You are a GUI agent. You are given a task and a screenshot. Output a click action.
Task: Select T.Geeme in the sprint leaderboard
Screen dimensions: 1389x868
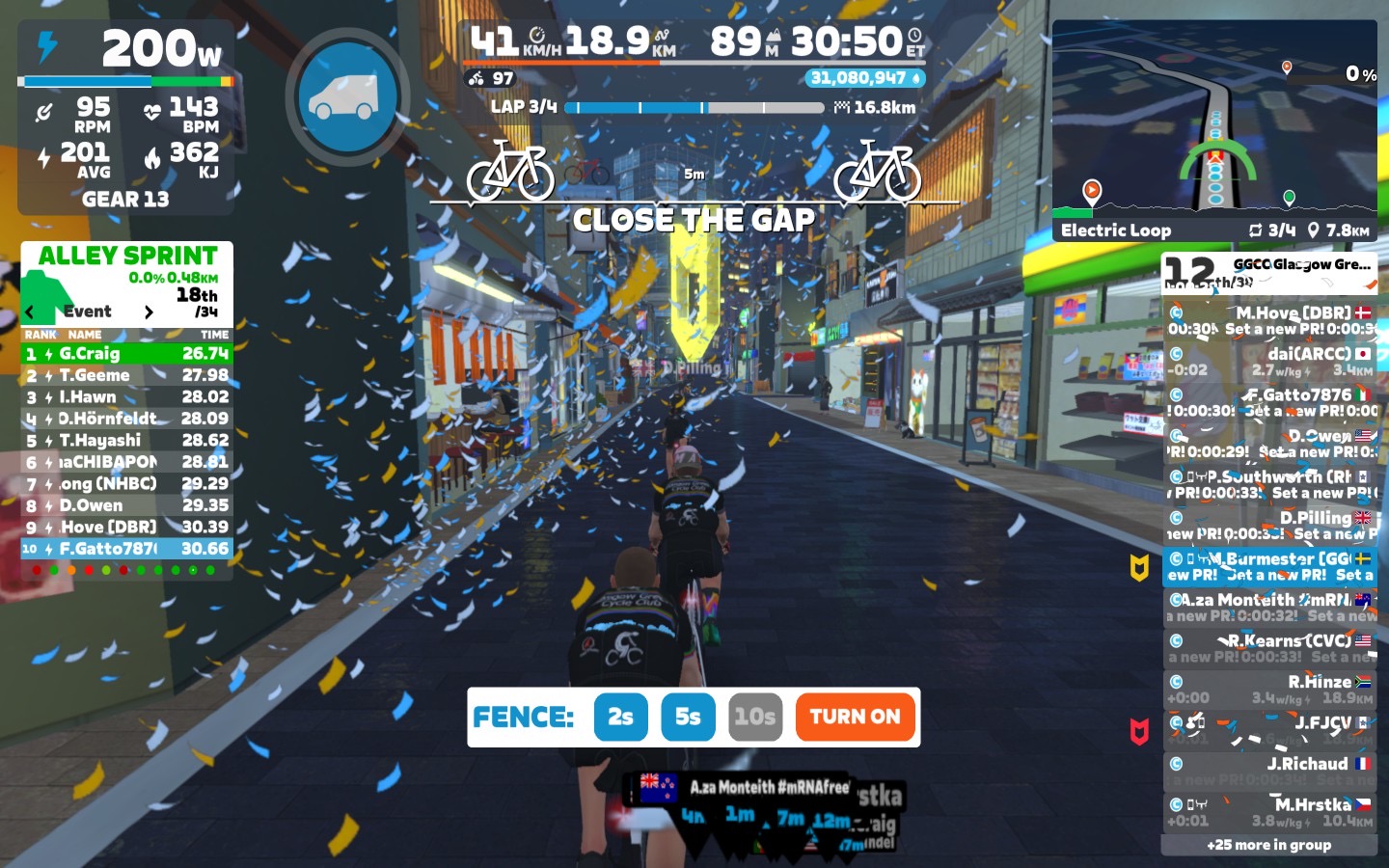click(x=126, y=375)
